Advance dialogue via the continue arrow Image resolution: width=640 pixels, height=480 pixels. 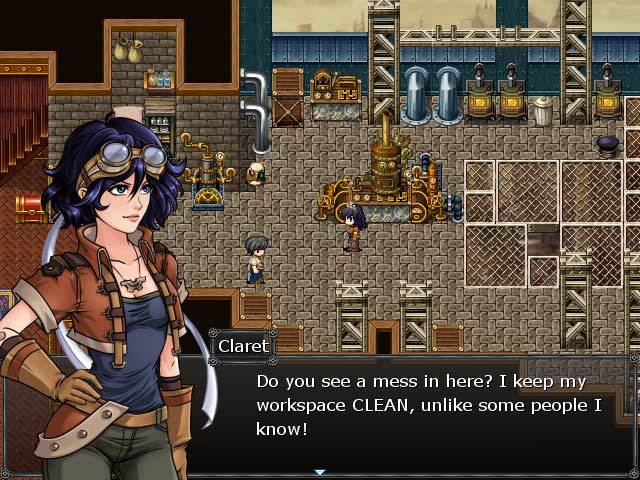320,472
